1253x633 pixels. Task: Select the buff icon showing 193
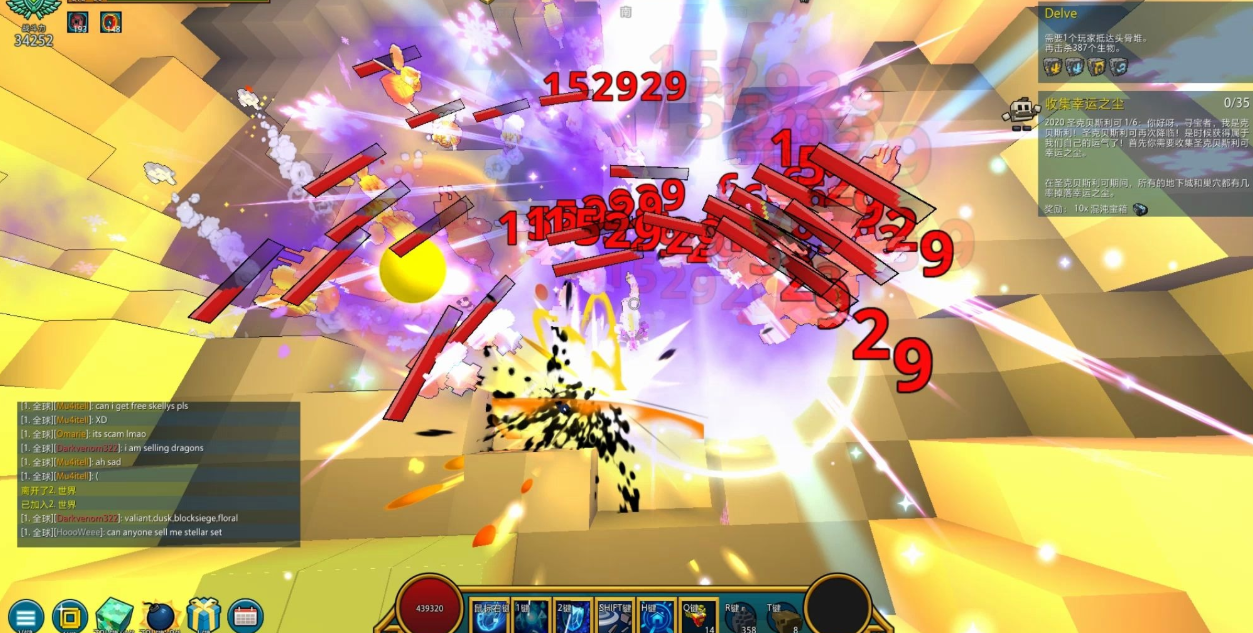point(78,21)
